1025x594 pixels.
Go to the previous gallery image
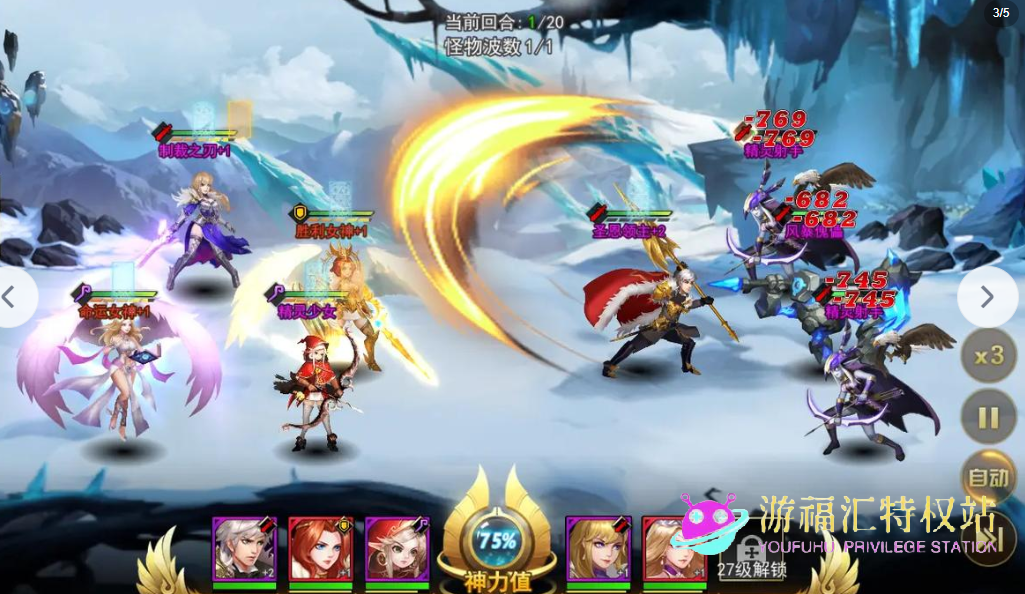coord(12,297)
